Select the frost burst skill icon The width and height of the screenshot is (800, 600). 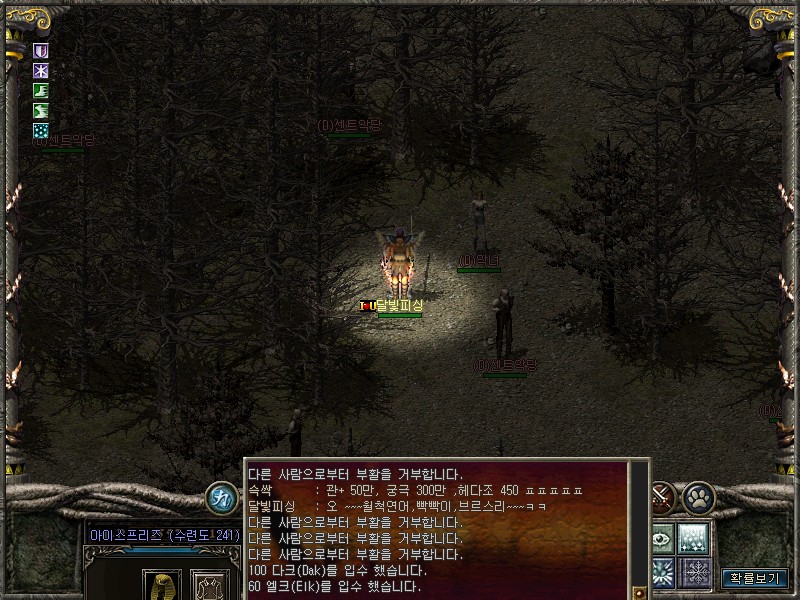[662, 572]
